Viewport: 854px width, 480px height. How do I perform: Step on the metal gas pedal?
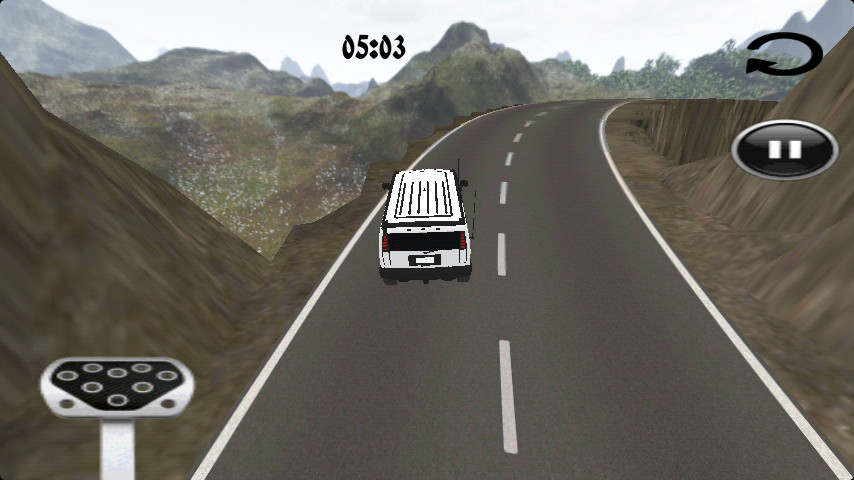[x=116, y=388]
